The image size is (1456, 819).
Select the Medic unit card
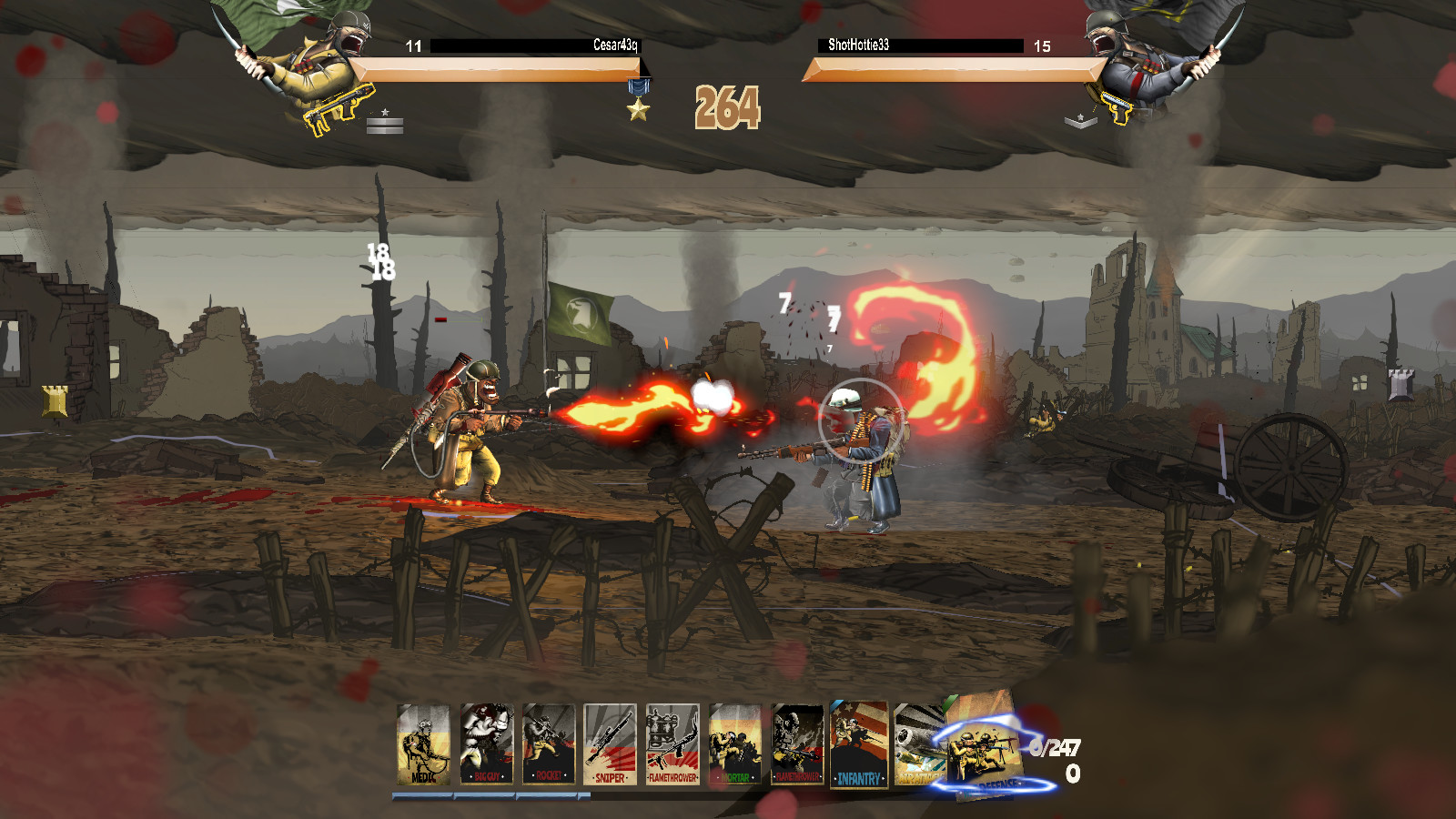tap(423, 744)
